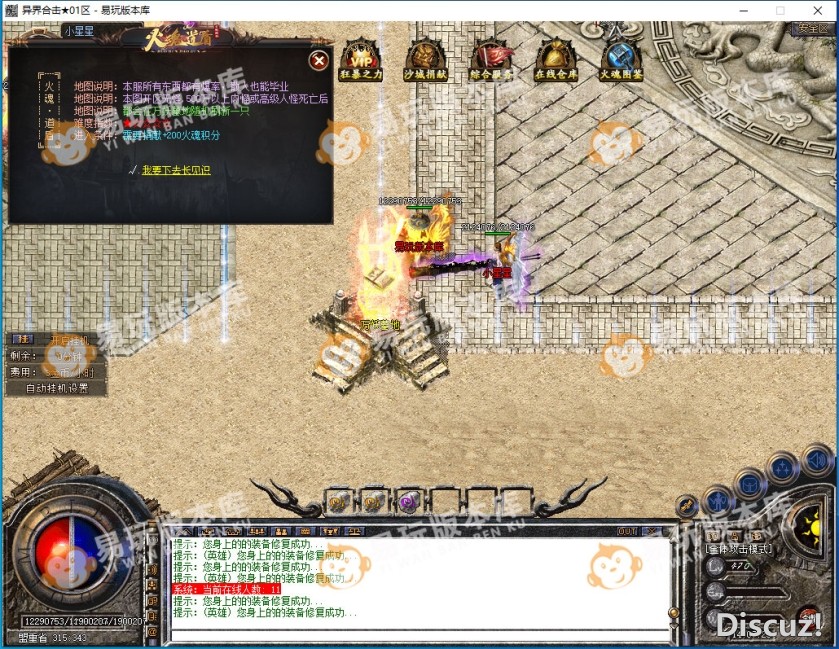Open 自动挂机设置 auto-play settings
839x649 pixels.
click(57, 388)
